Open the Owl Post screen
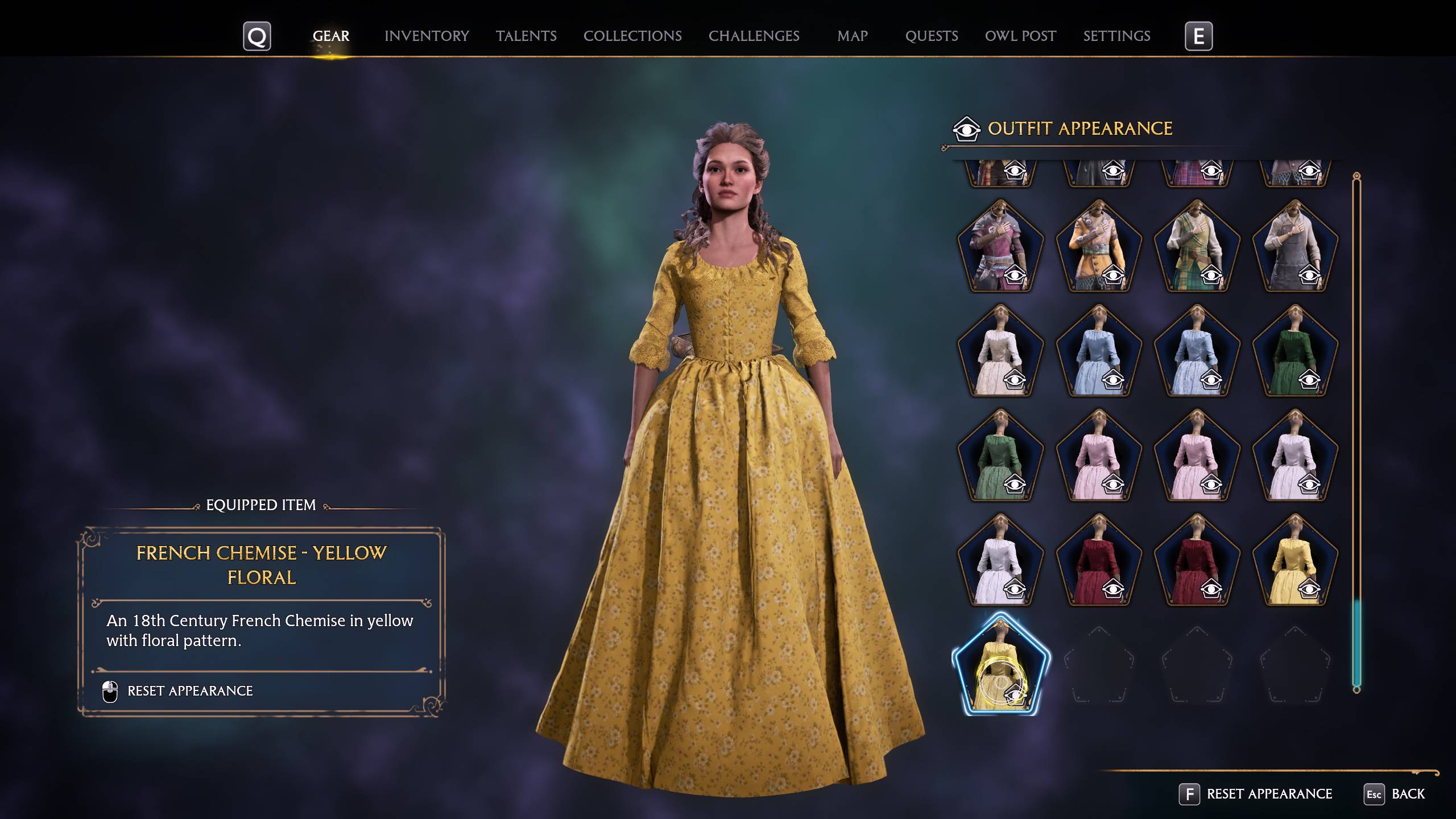This screenshot has width=1456, height=819. (x=1021, y=36)
